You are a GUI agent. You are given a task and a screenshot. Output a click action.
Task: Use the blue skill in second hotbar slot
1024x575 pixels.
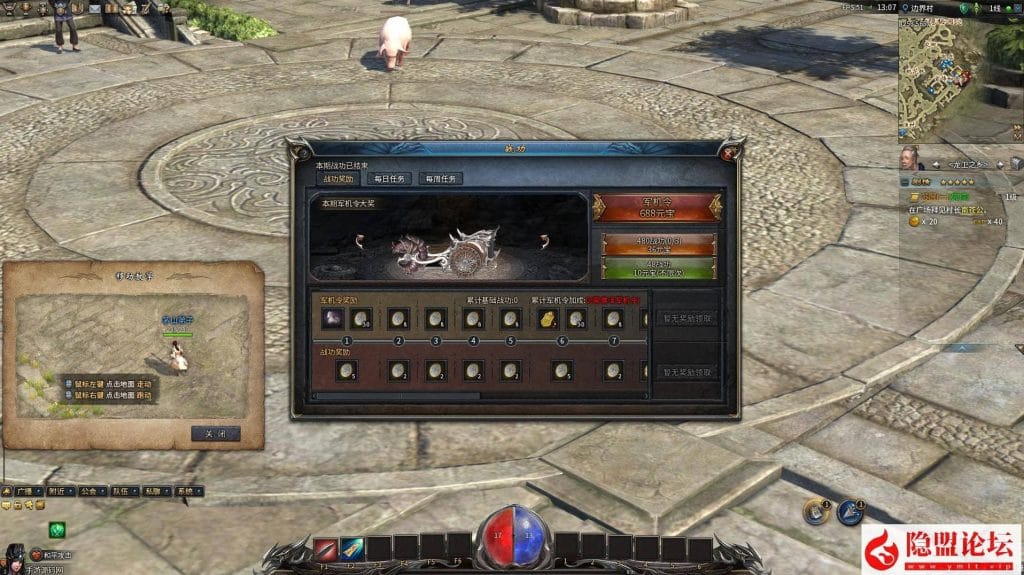click(351, 549)
